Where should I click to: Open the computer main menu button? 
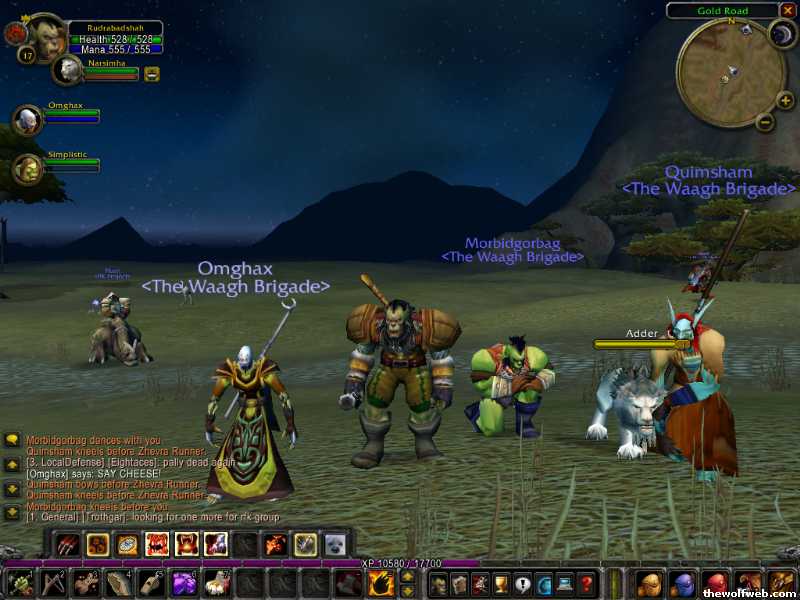click(566, 584)
